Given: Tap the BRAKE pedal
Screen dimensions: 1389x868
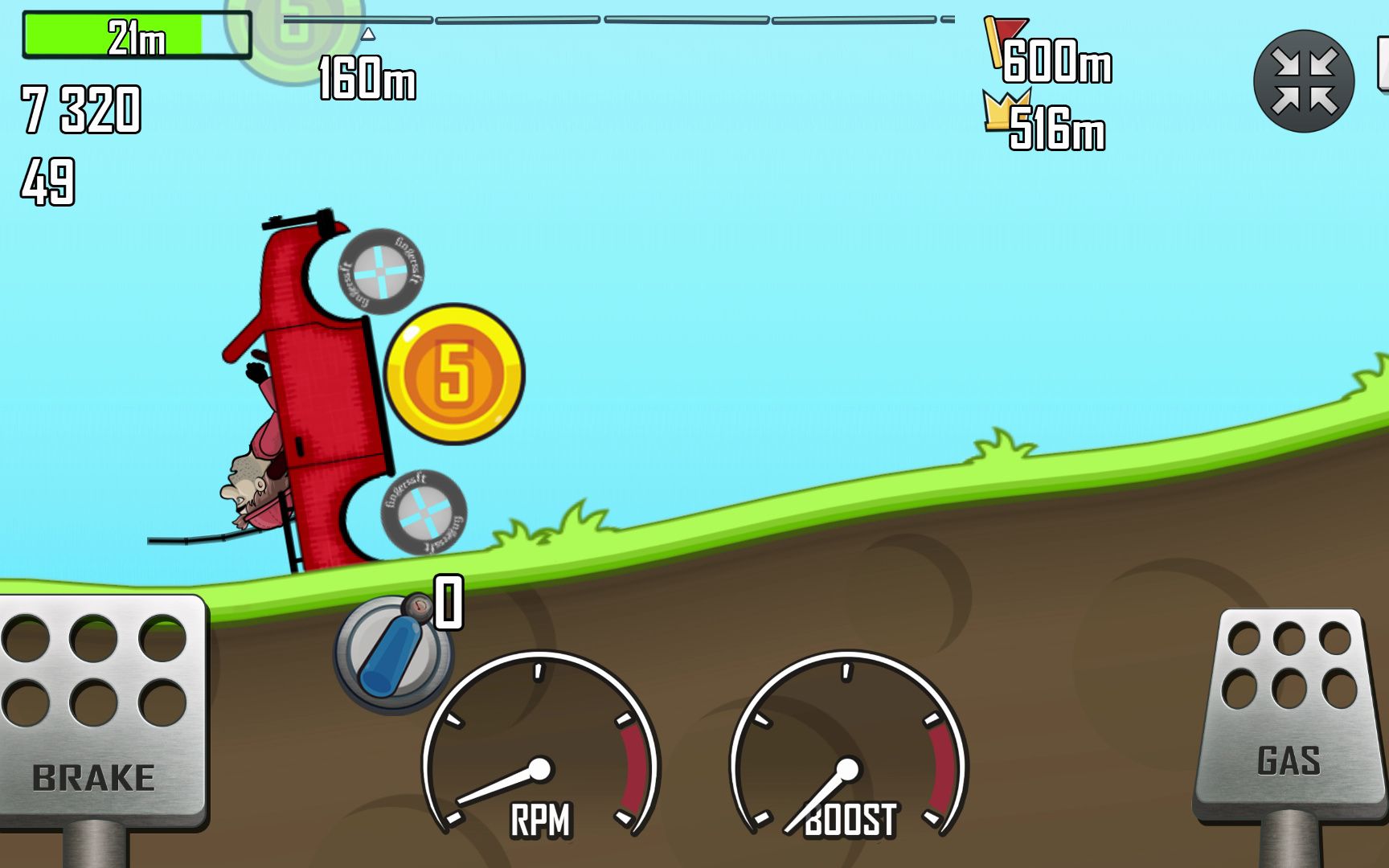Looking at the screenshot, I should pyautogui.click(x=96, y=711).
